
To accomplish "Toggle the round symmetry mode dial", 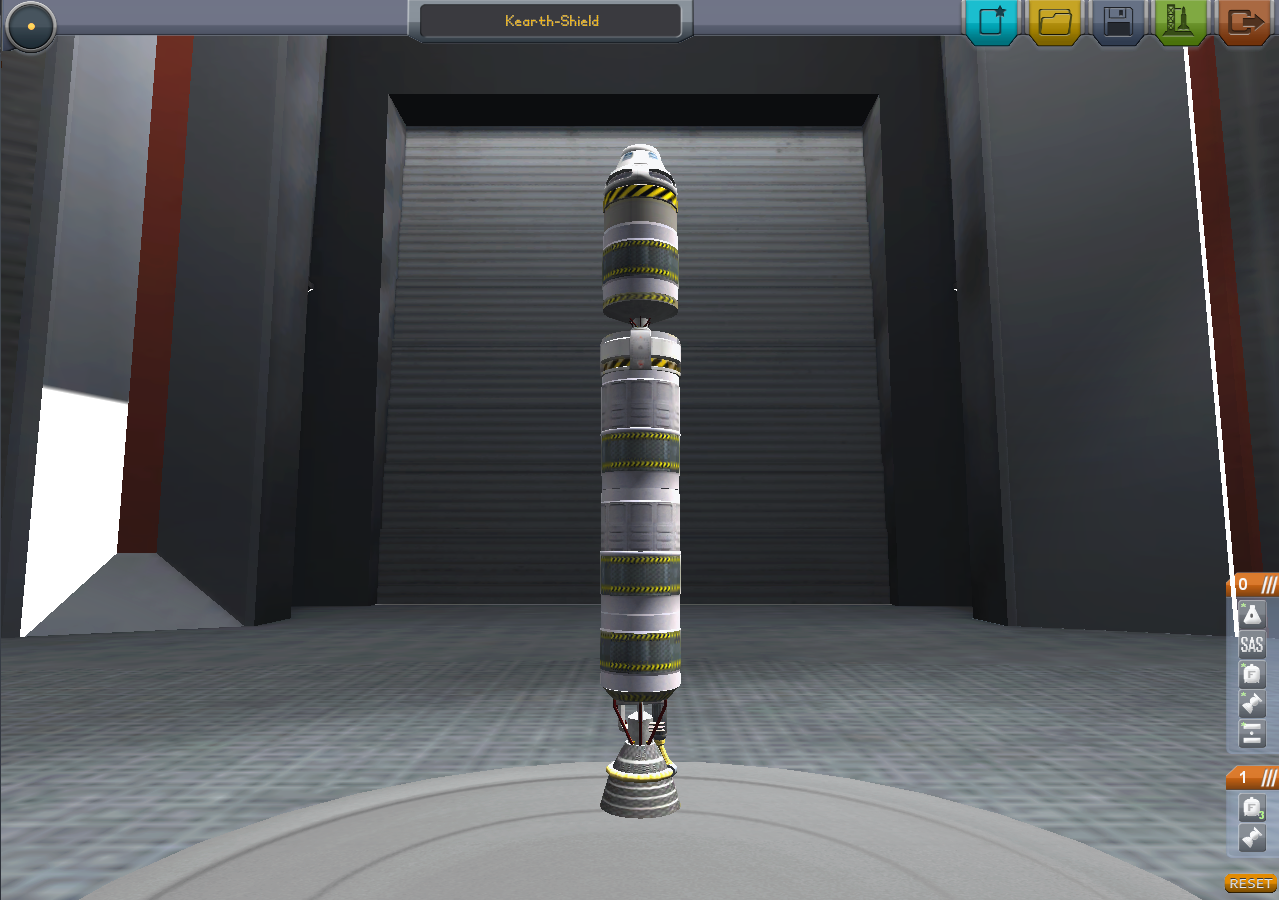I will (30, 25).
